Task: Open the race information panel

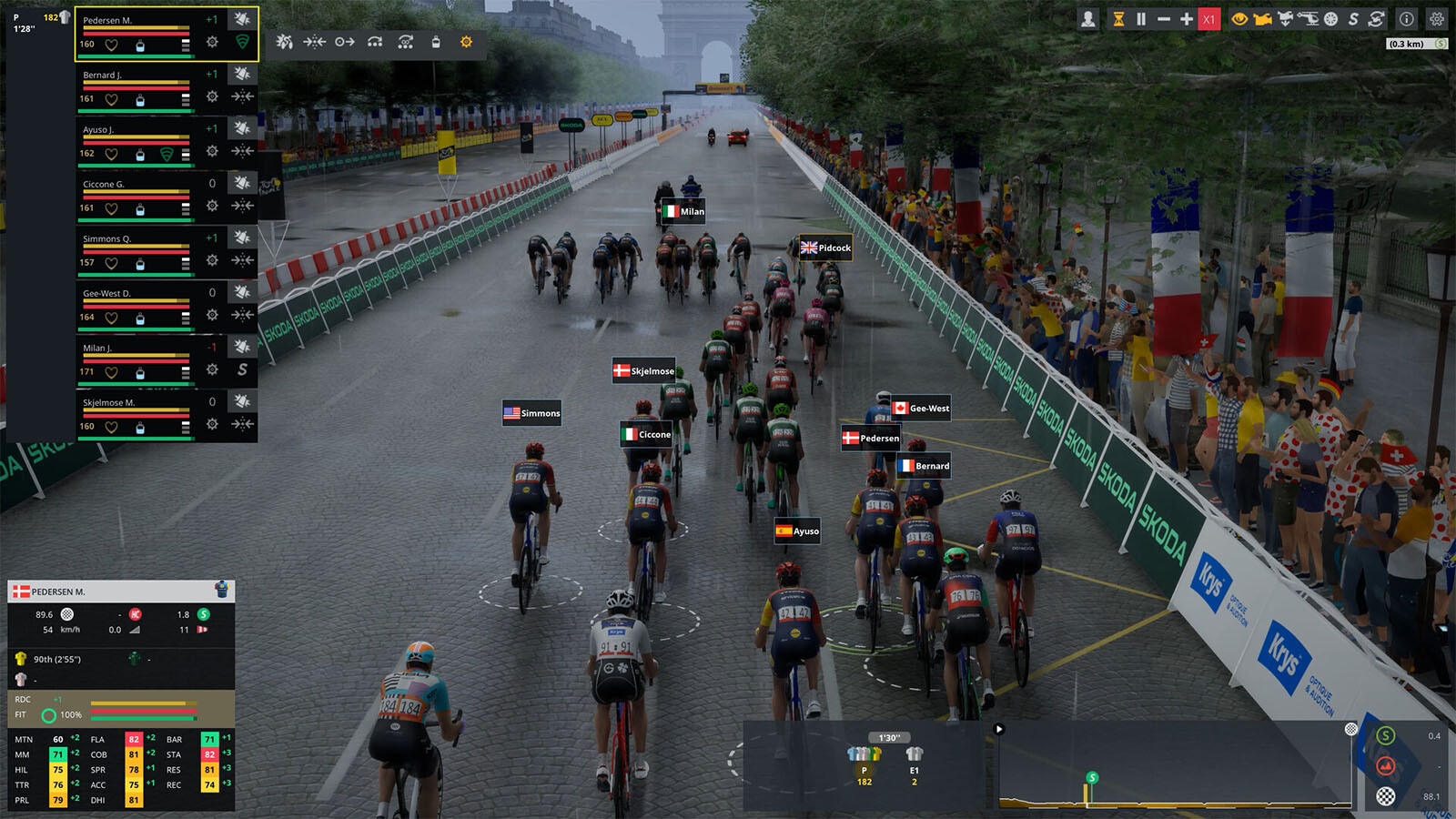Action: pos(1406,19)
